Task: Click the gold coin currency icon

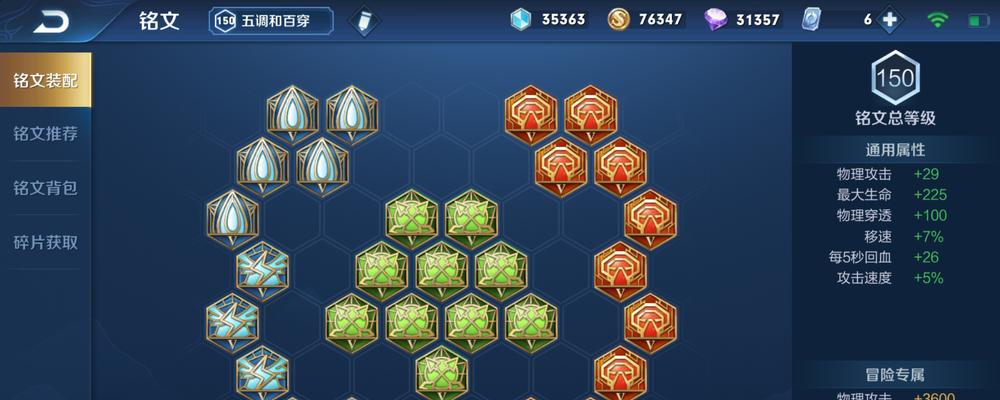Action: click(x=619, y=20)
